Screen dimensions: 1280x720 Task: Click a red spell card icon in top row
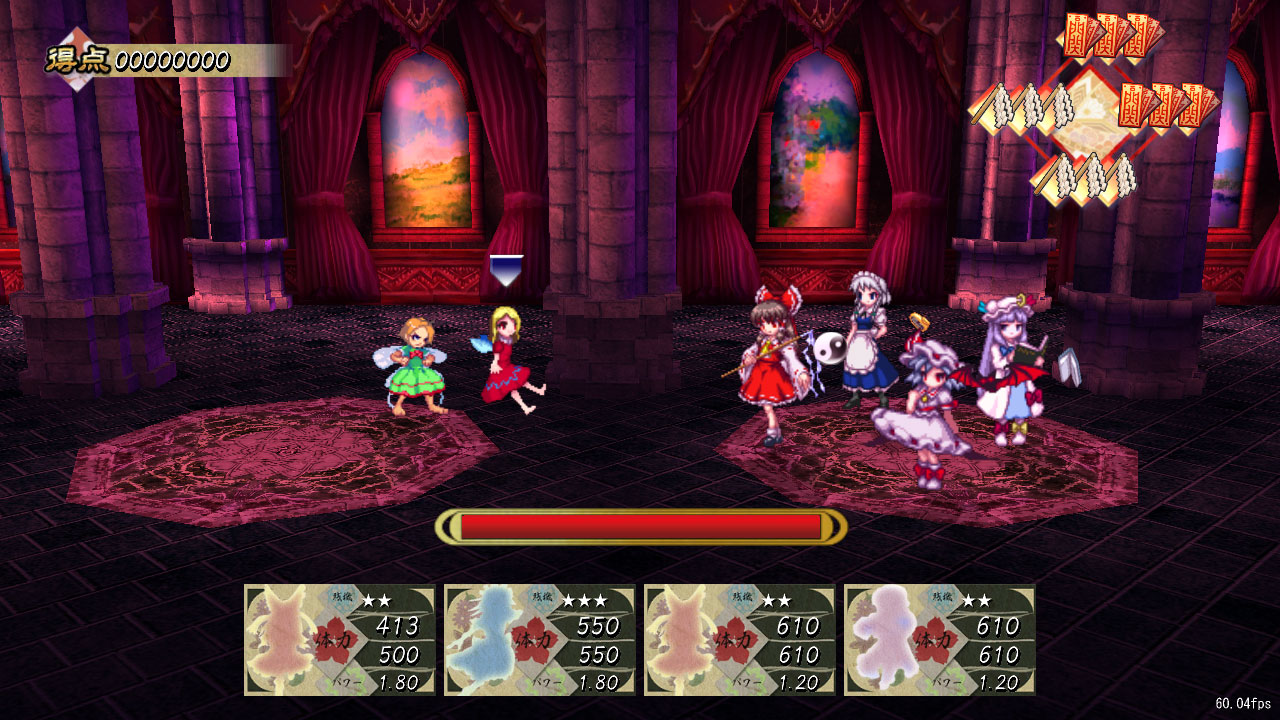1108,35
